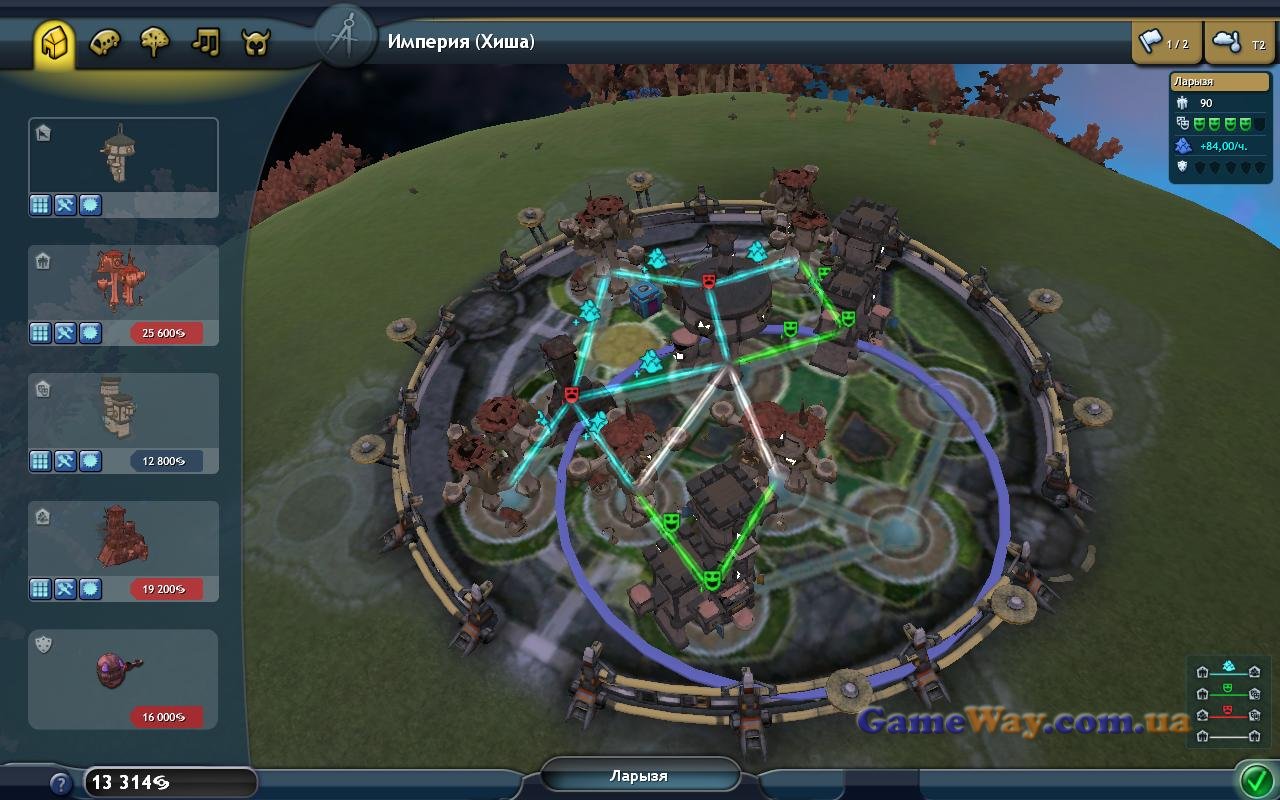Select the horned helmet outfit tab

(x=256, y=43)
